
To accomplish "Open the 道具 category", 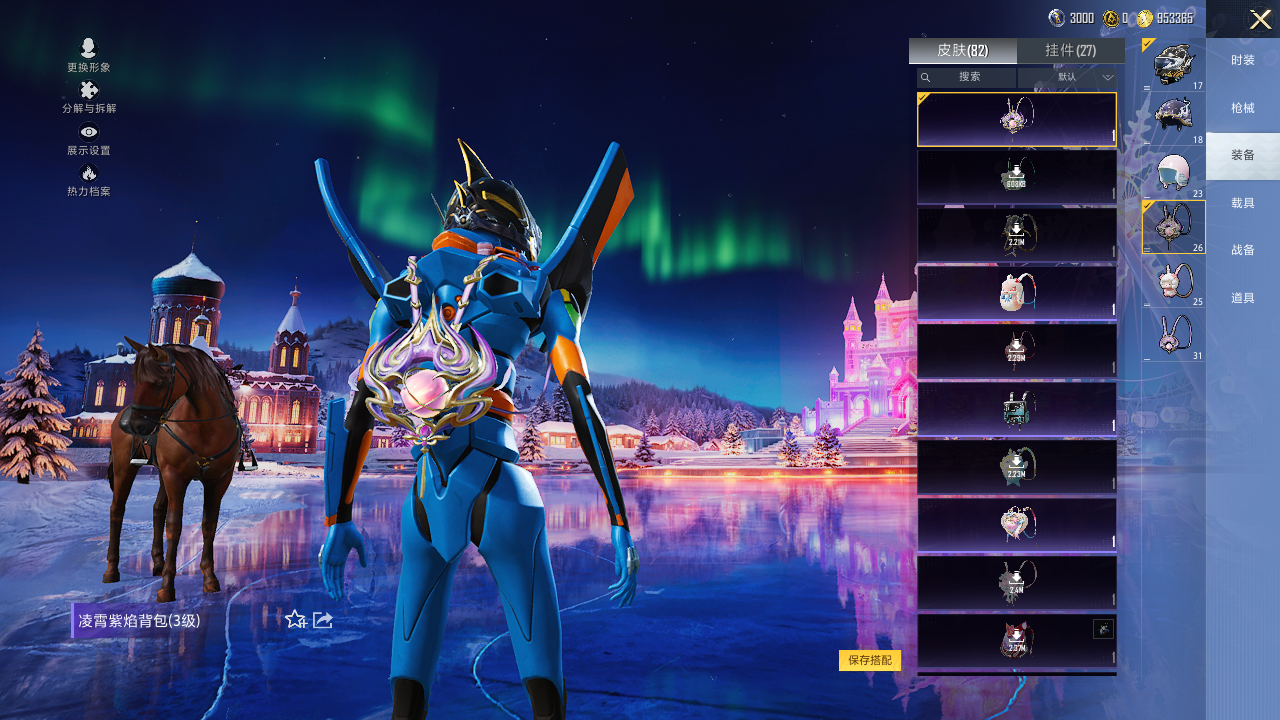I will (1243, 298).
